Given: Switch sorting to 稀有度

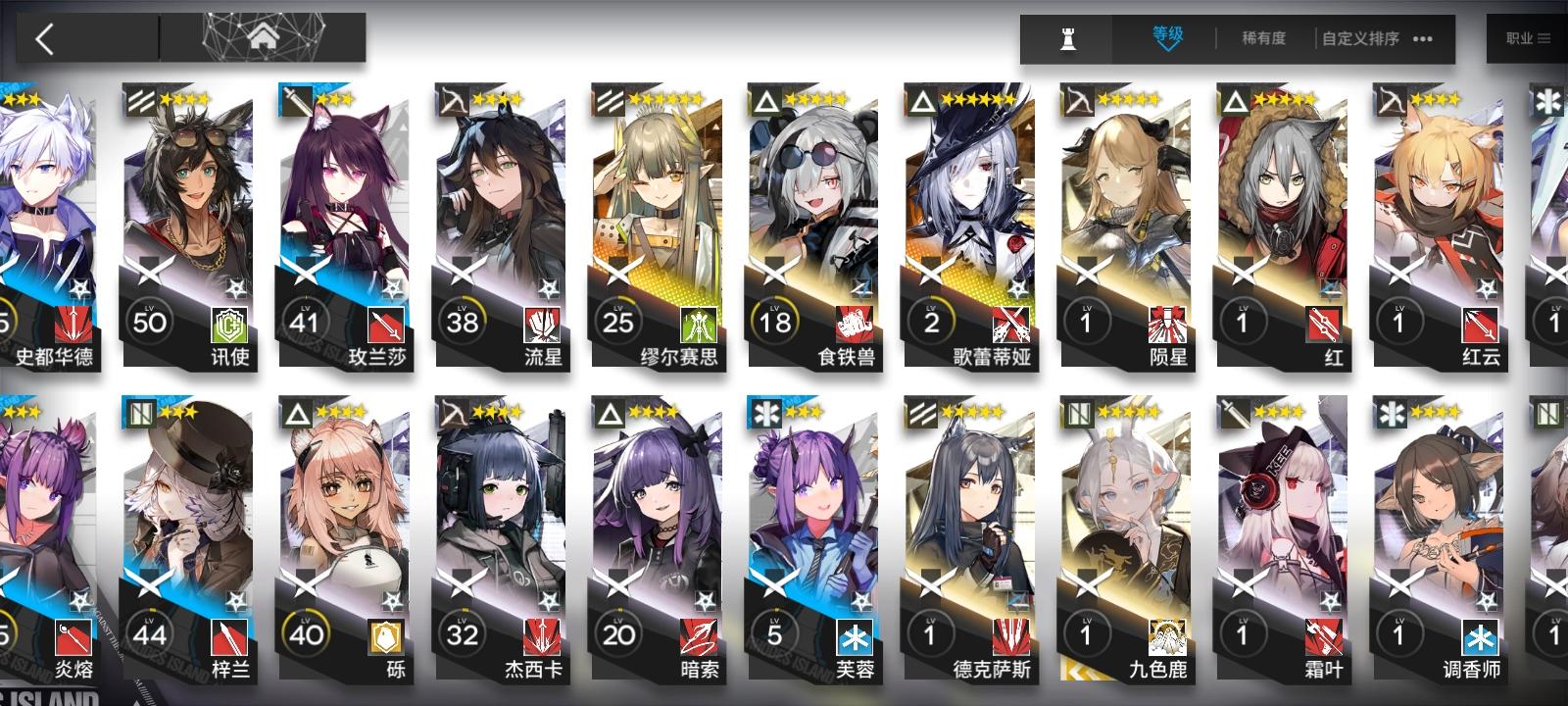Looking at the screenshot, I should [x=1263, y=39].
